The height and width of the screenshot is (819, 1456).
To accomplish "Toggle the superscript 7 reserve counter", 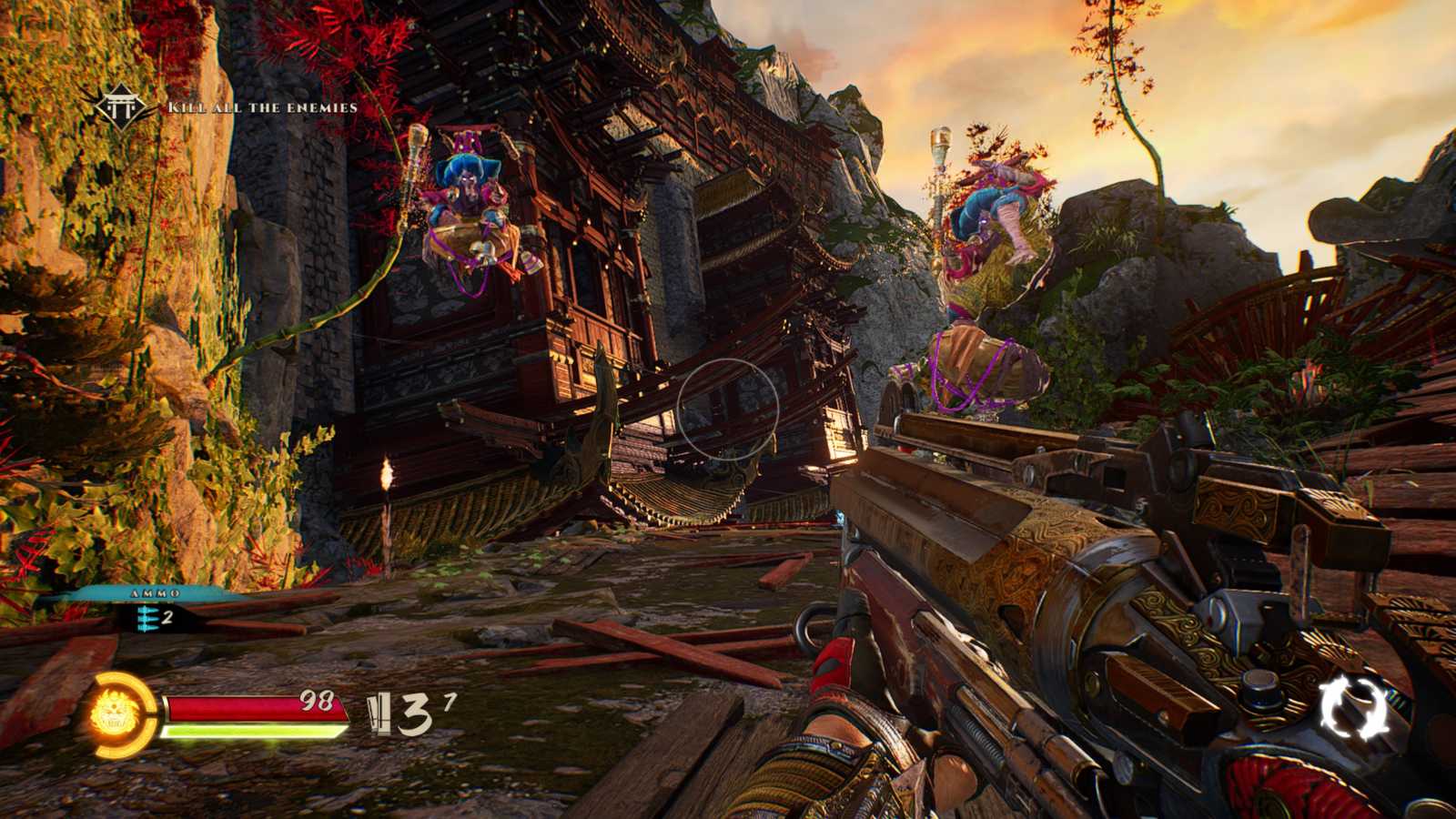I will tap(449, 701).
